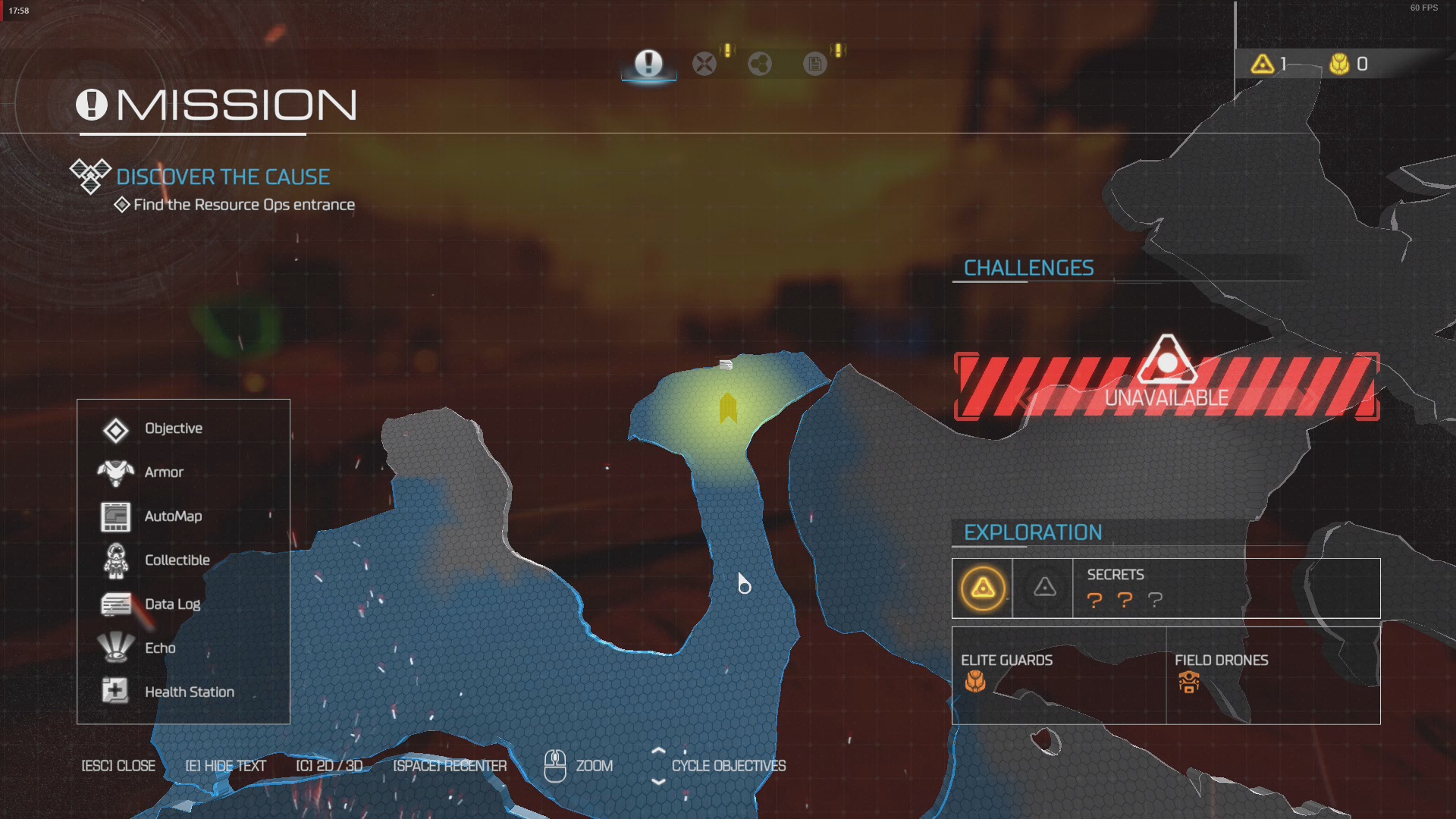
Task: Click the Elite Guards helmet icon
Action: (x=974, y=684)
